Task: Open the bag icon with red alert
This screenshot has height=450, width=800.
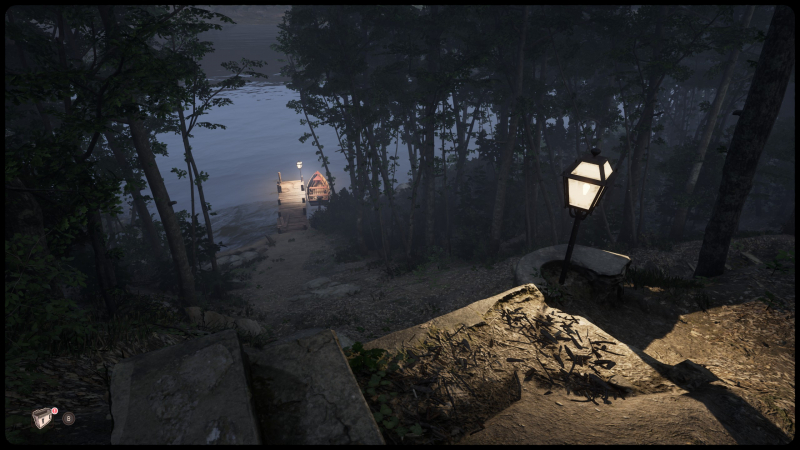Action: pyautogui.click(x=42, y=418)
